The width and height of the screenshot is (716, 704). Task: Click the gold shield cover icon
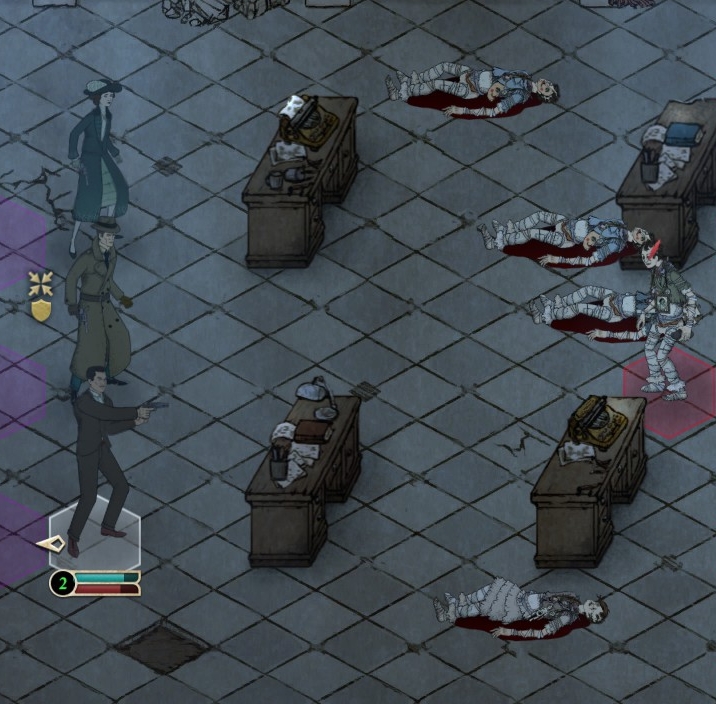pos(41,309)
